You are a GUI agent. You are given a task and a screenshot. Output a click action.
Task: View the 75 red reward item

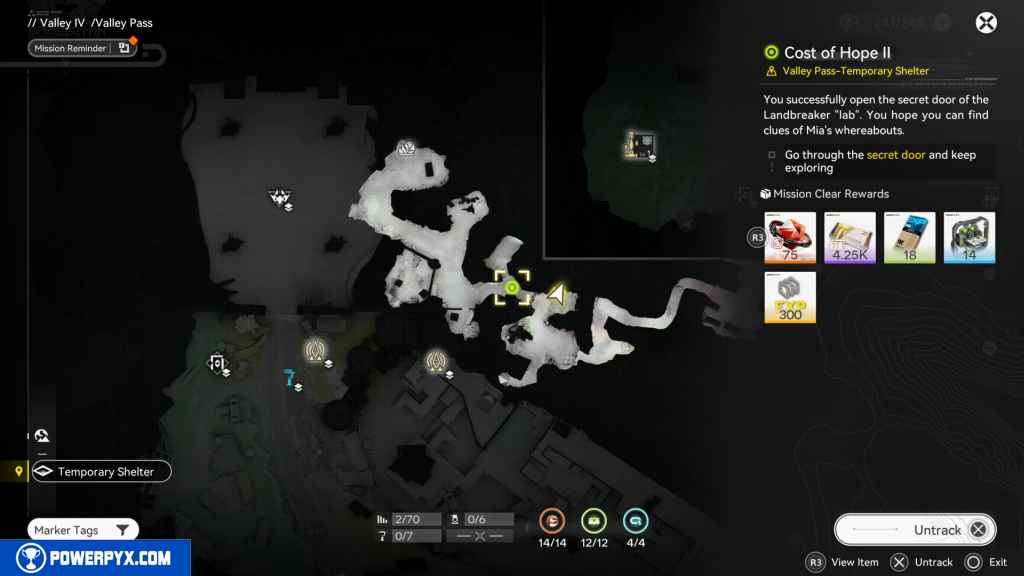point(790,238)
